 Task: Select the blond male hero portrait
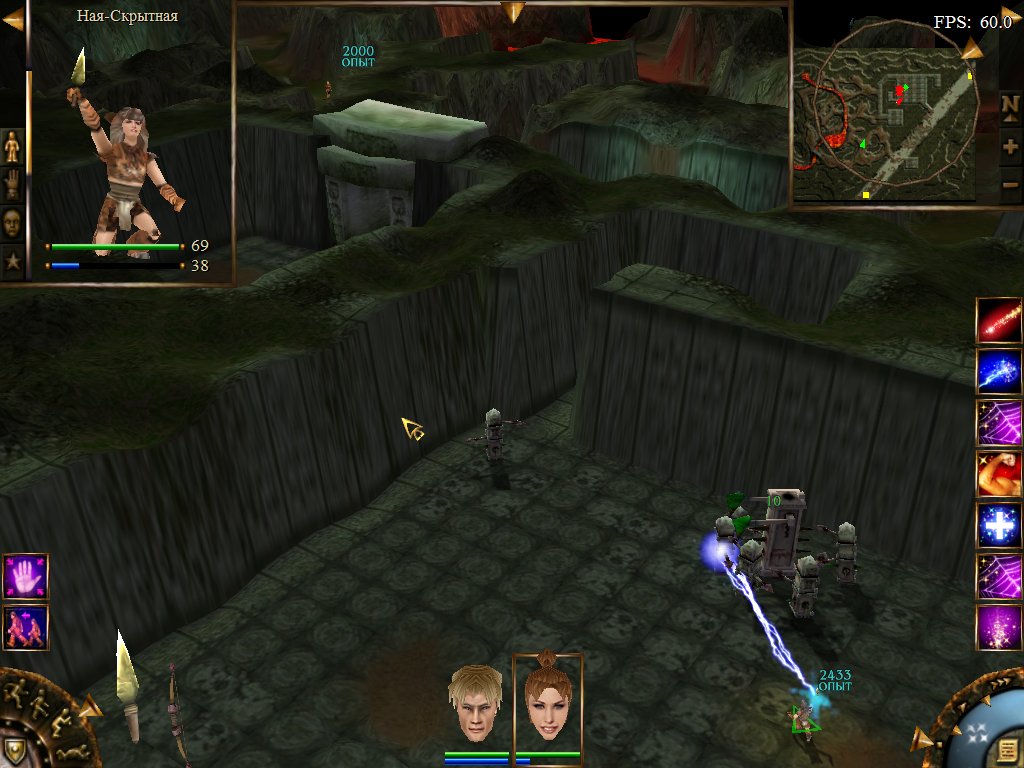pyautogui.click(x=475, y=703)
